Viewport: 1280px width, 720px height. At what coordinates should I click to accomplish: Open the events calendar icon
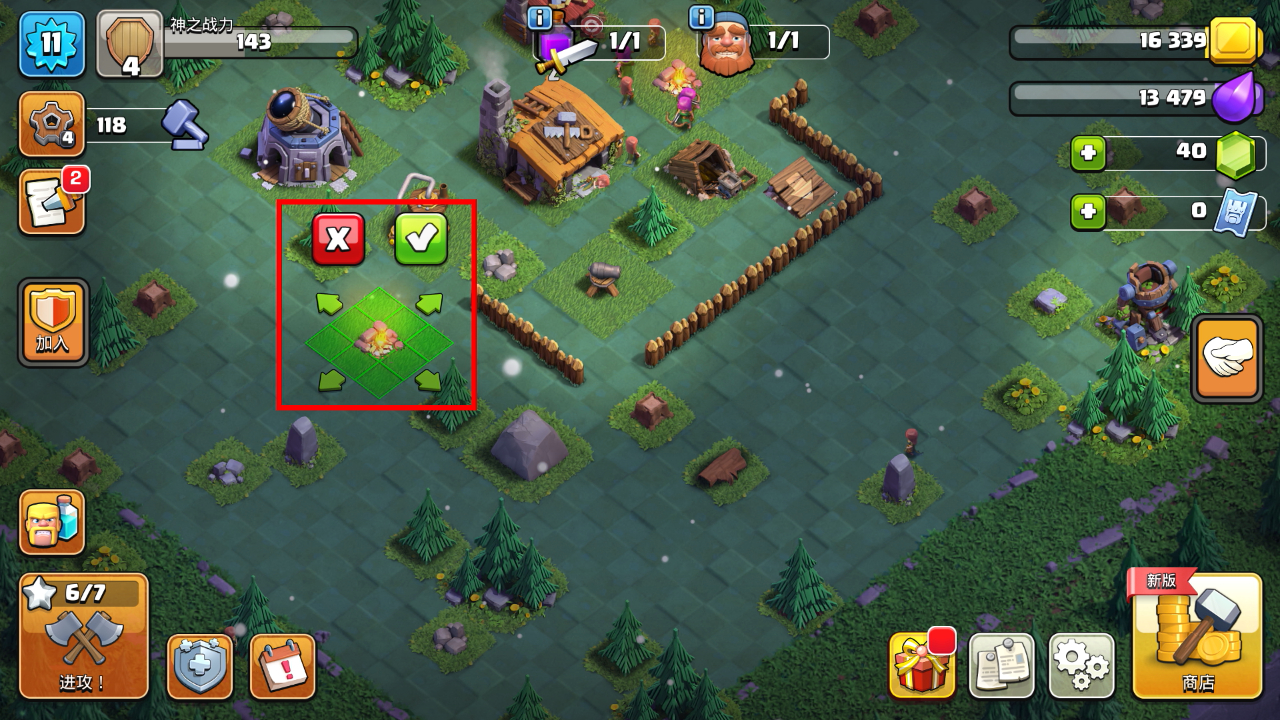click(x=282, y=666)
